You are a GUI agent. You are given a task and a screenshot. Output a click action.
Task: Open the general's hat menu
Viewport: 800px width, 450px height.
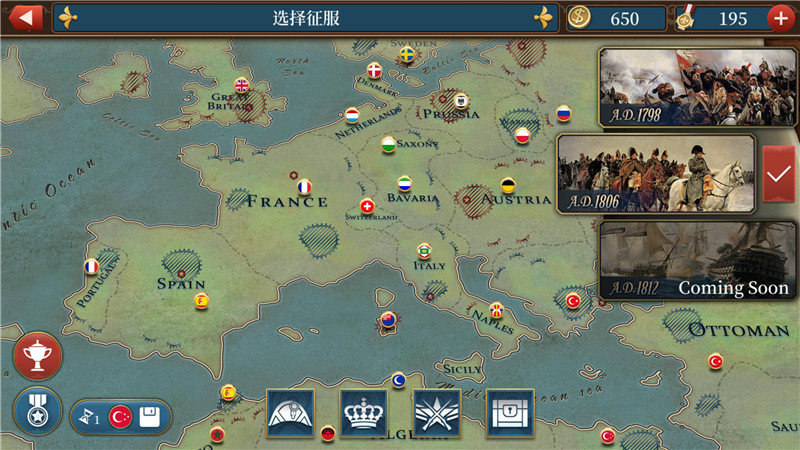click(290, 412)
